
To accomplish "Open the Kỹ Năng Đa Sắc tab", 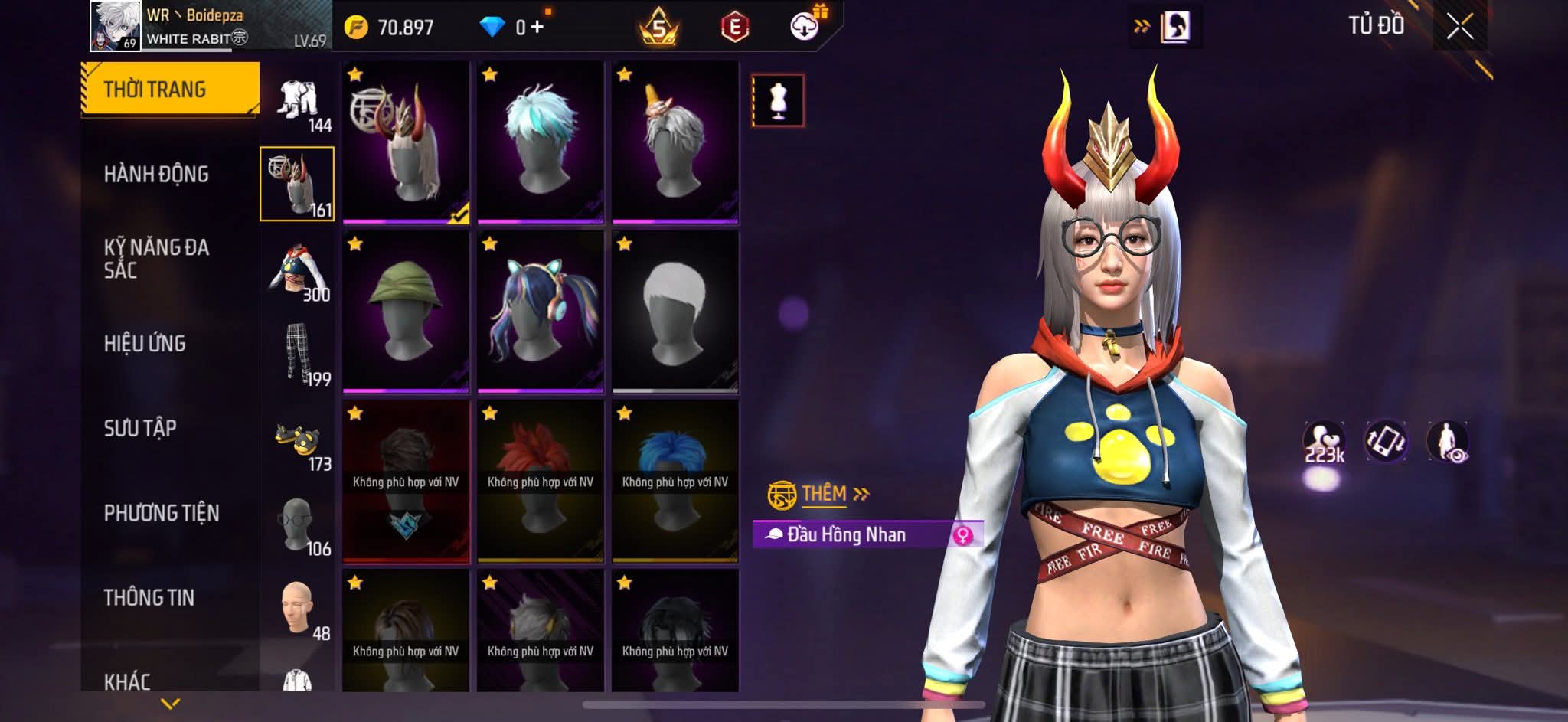I will point(156,258).
